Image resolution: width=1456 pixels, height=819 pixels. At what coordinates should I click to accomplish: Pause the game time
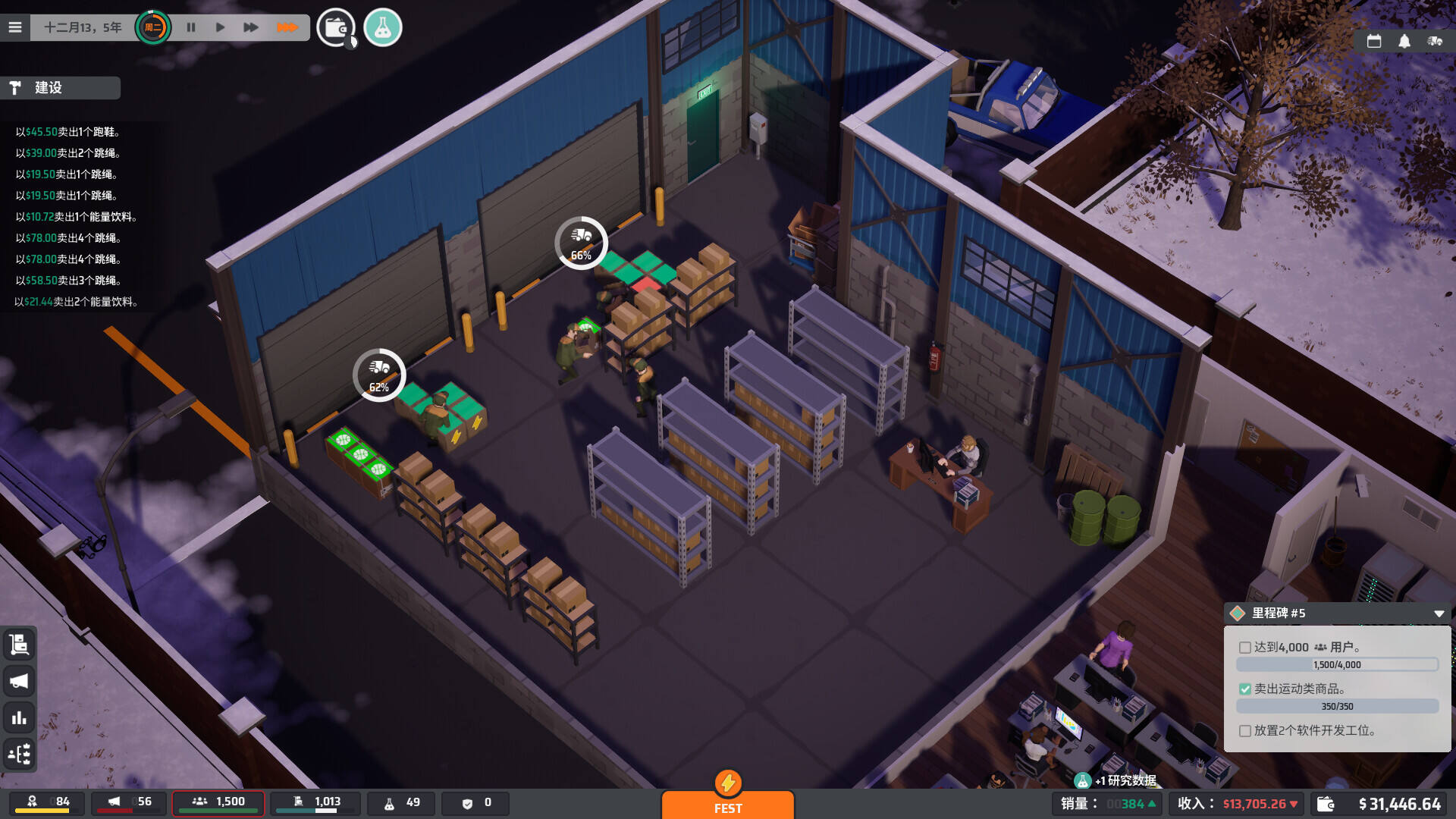(x=191, y=28)
